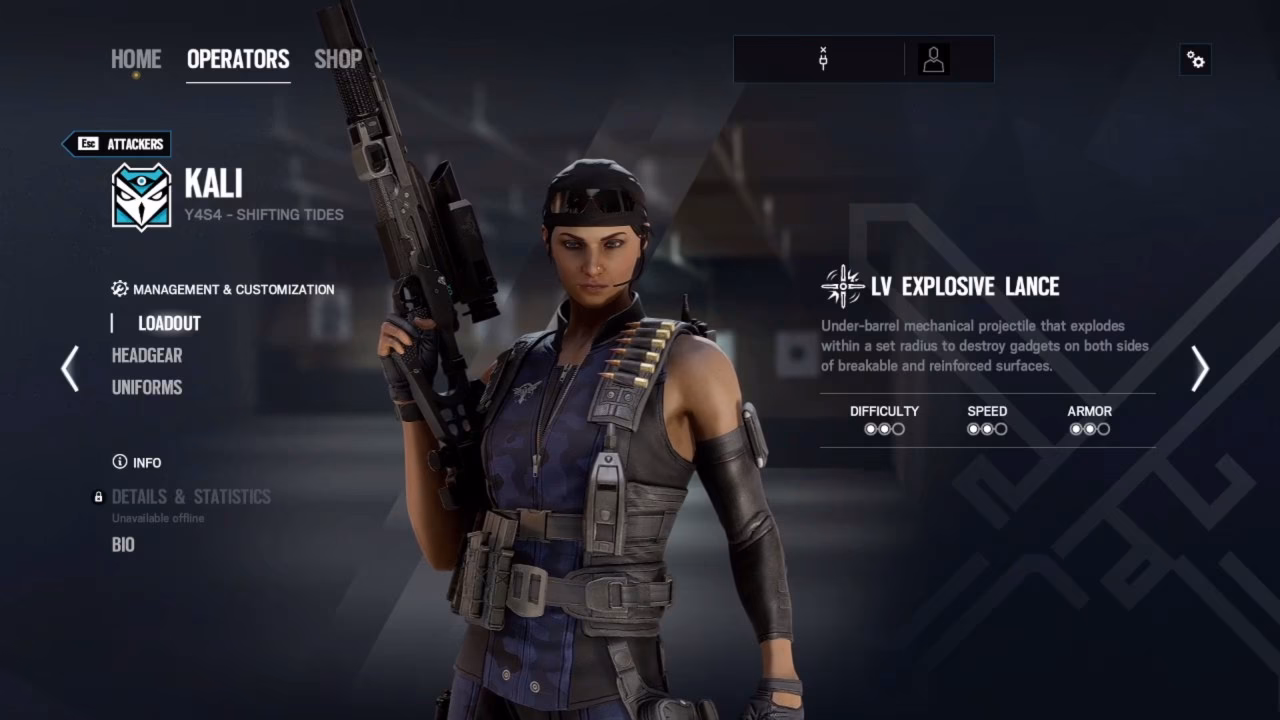Click the left arrow to previous operator
This screenshot has height=720, width=1280.
pyautogui.click(x=69, y=369)
